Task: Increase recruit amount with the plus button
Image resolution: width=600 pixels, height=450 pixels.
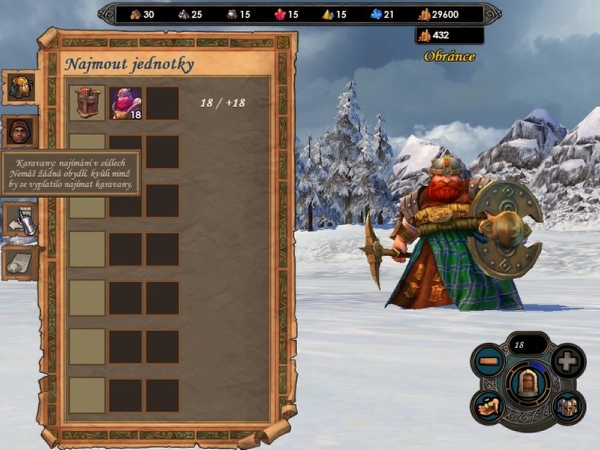Action: tap(566, 360)
